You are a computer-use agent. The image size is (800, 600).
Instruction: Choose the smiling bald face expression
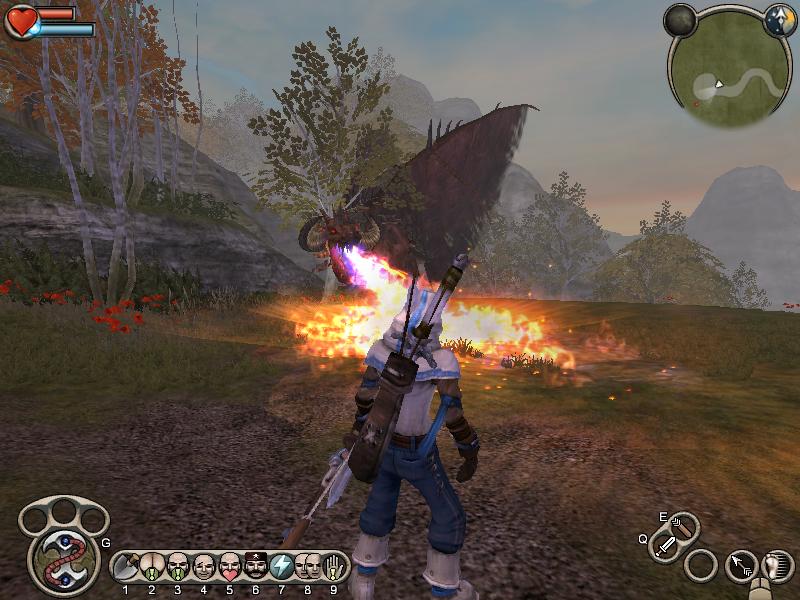point(204,567)
